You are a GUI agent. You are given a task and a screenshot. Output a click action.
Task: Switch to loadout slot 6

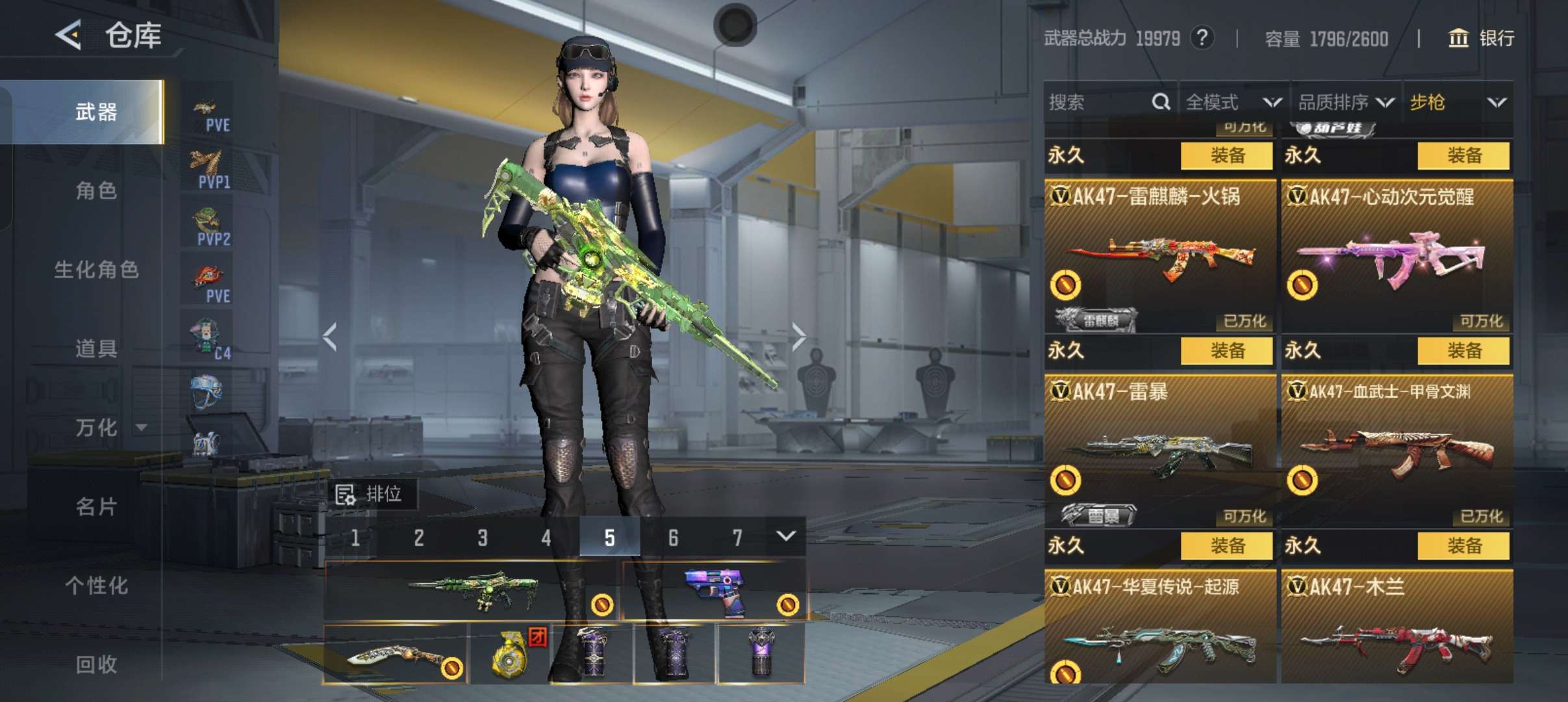point(673,538)
